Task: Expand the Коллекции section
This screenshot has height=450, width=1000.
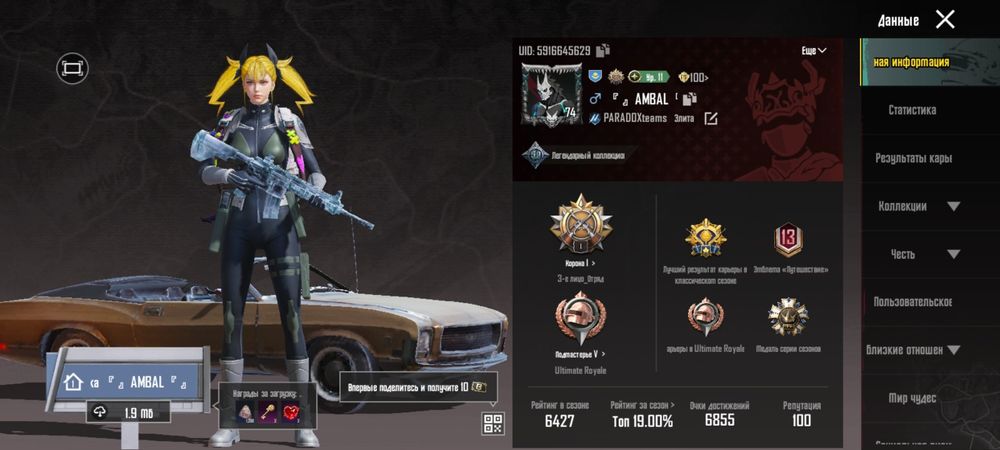Action: tap(953, 206)
